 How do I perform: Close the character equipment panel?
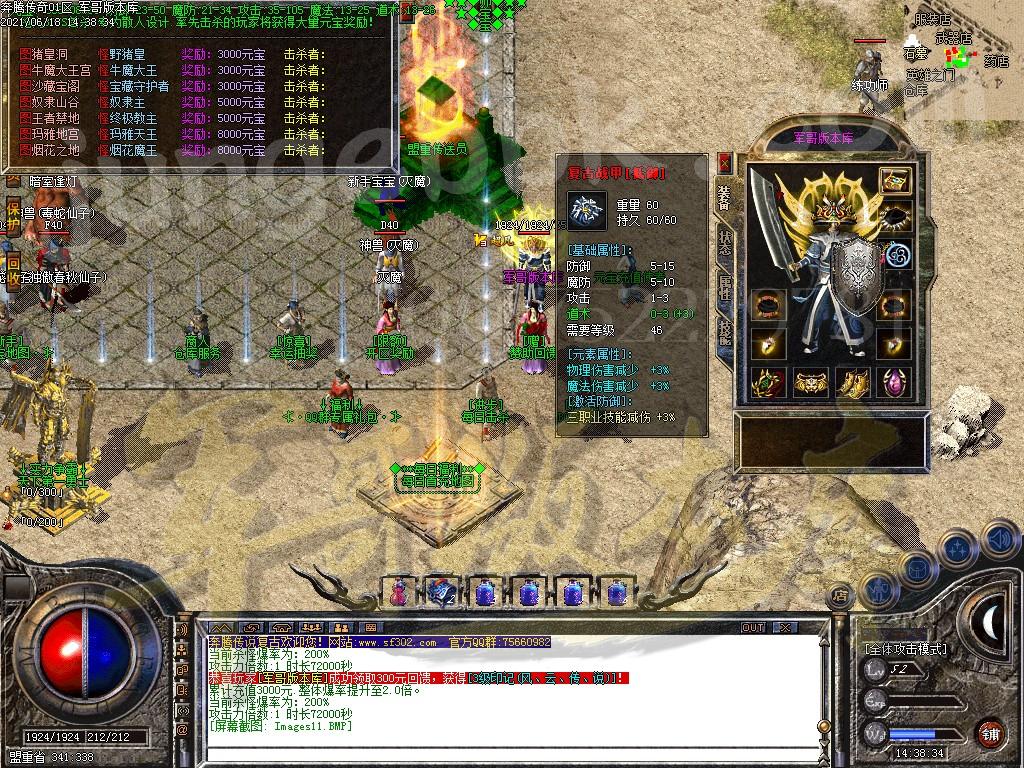(725, 164)
